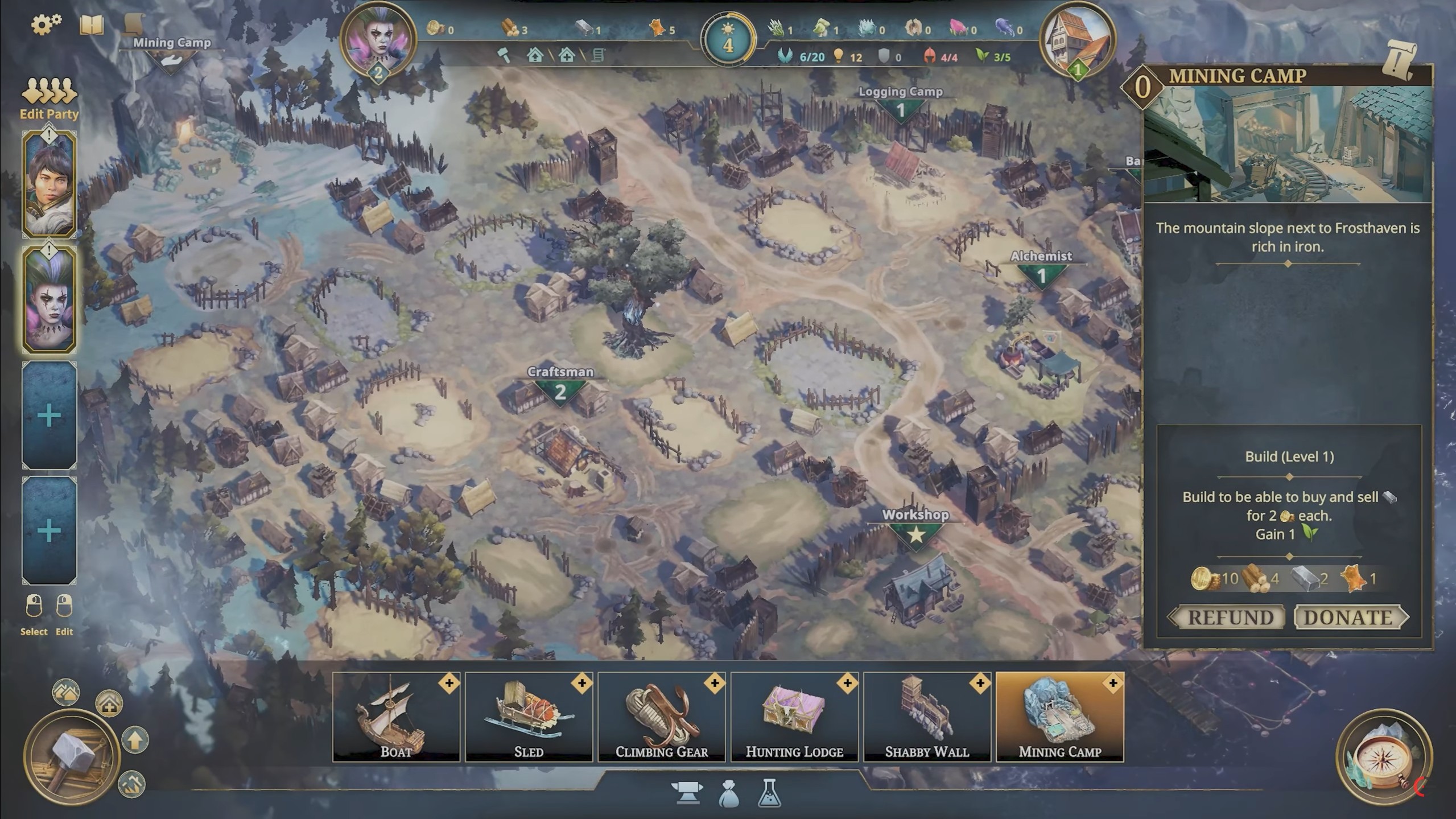
Task: Open the open-book journal icon
Action: [92, 25]
